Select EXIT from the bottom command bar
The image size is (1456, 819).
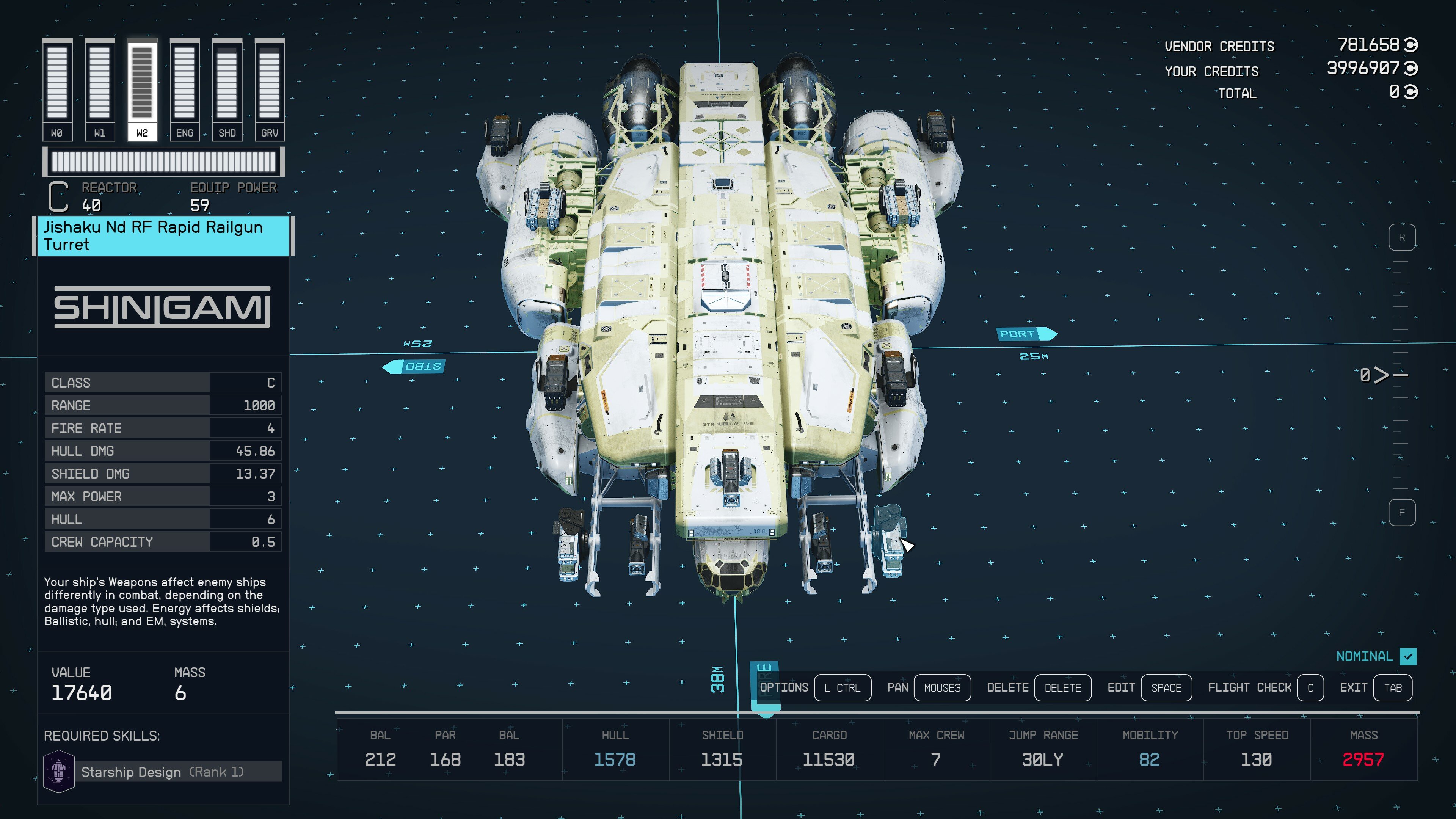coord(1354,687)
